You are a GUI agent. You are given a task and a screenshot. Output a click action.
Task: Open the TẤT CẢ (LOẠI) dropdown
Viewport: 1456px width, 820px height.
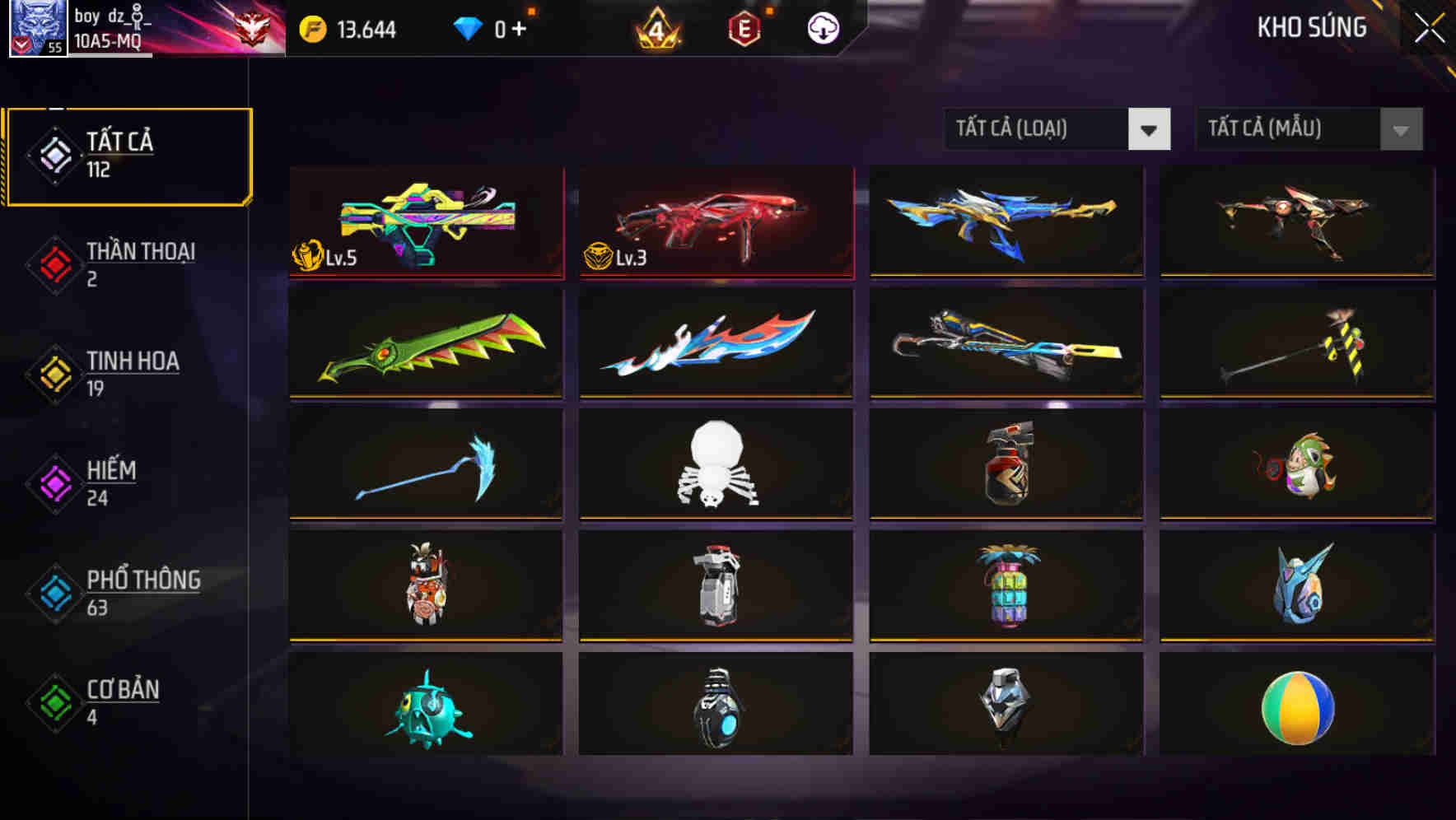[x=1057, y=129]
